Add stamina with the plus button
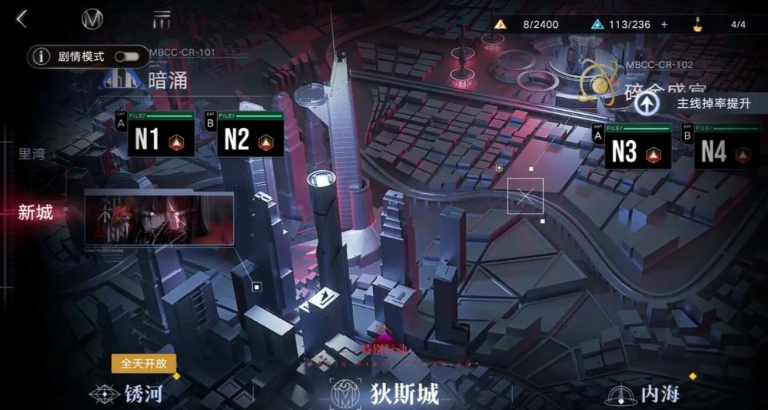Image resolution: width=768 pixels, height=410 pixels. 664,24
